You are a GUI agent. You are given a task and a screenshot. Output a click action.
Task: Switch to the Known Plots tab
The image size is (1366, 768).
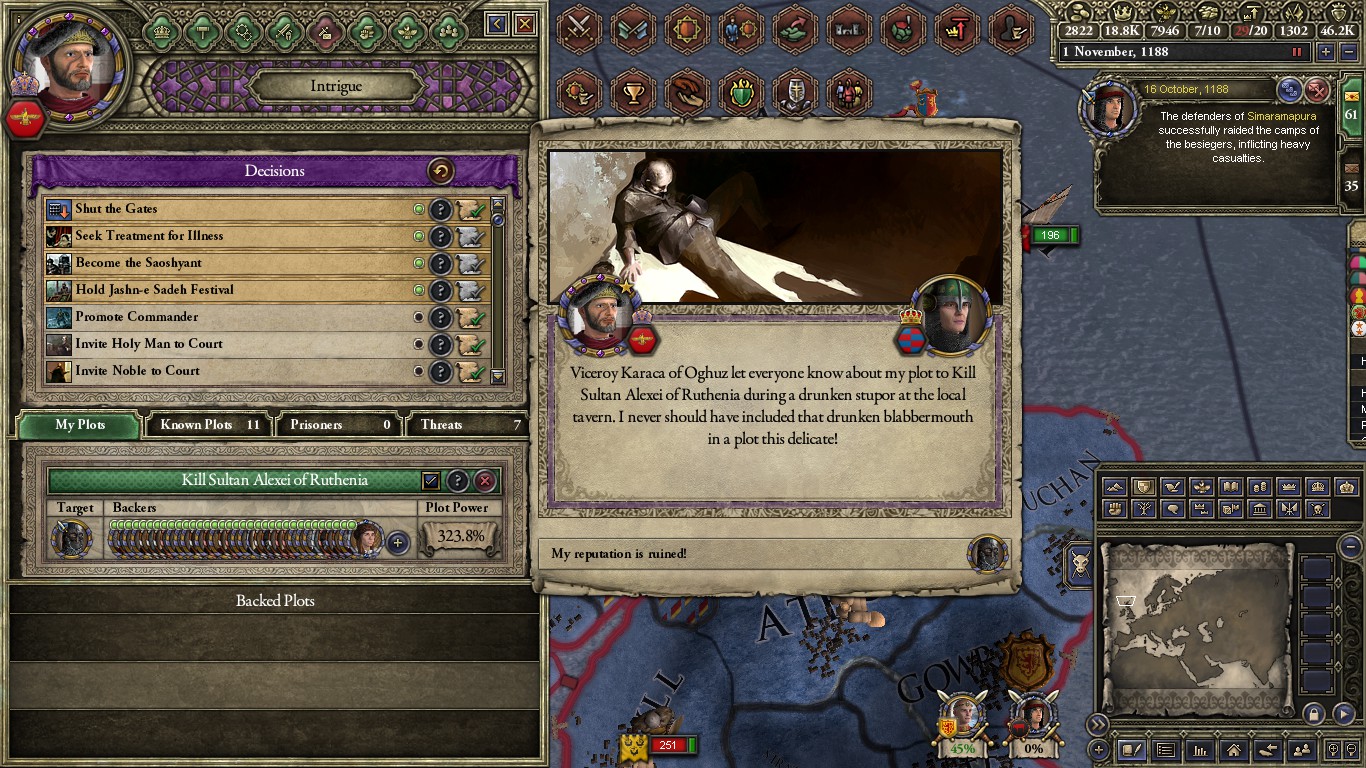point(209,425)
